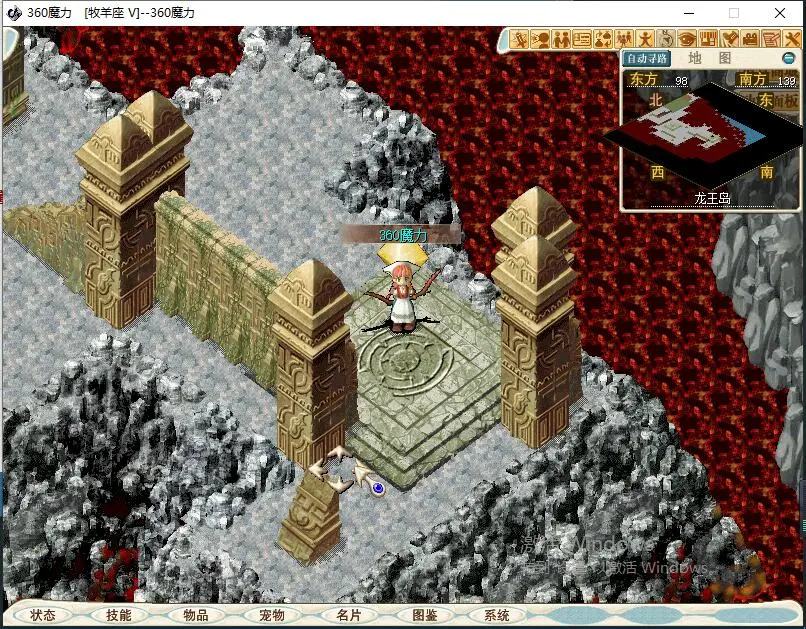Click the video camera icon in the toolbar
The width and height of the screenshot is (806, 629).
750,40
